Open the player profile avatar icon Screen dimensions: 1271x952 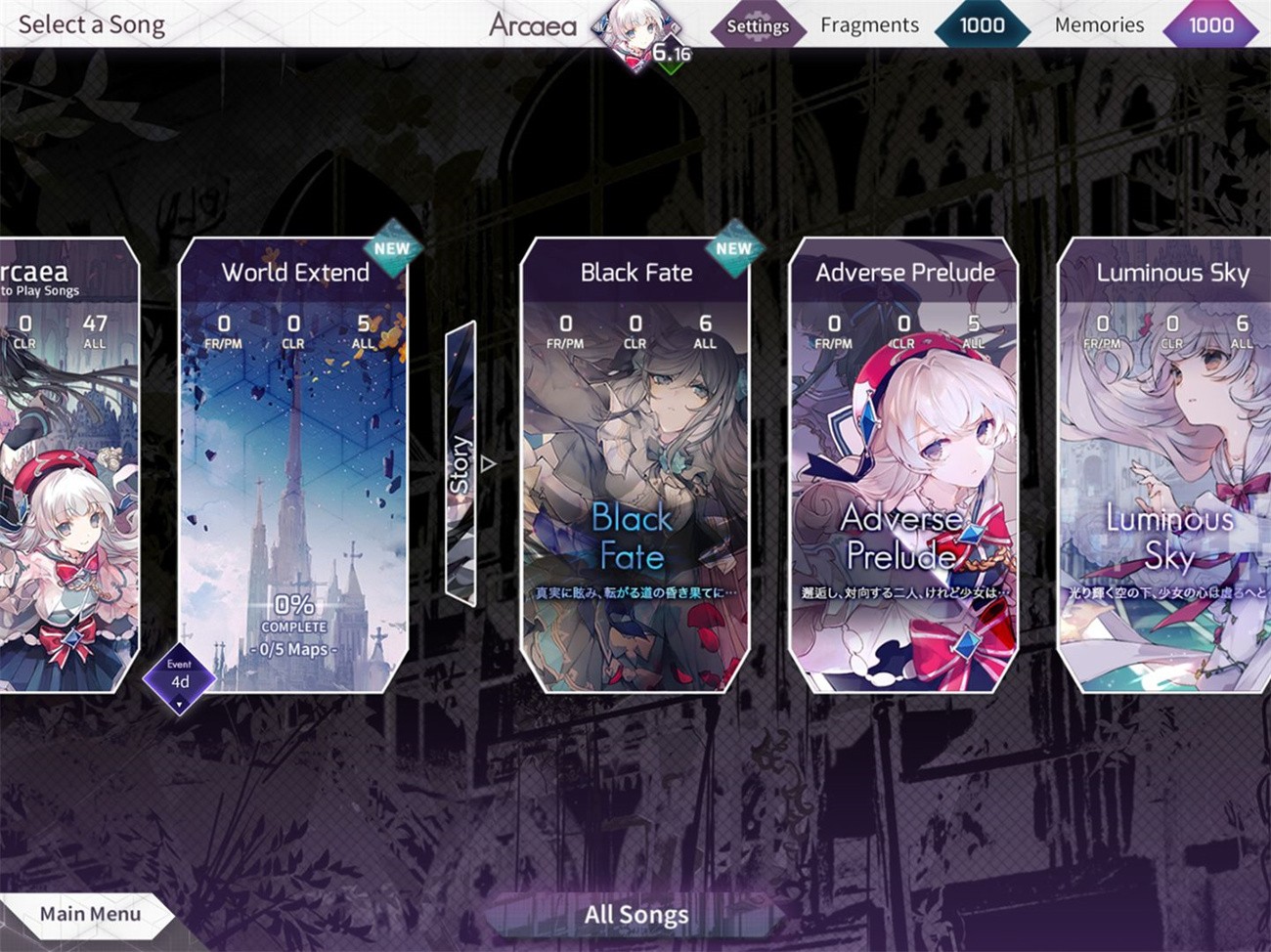coord(631,24)
